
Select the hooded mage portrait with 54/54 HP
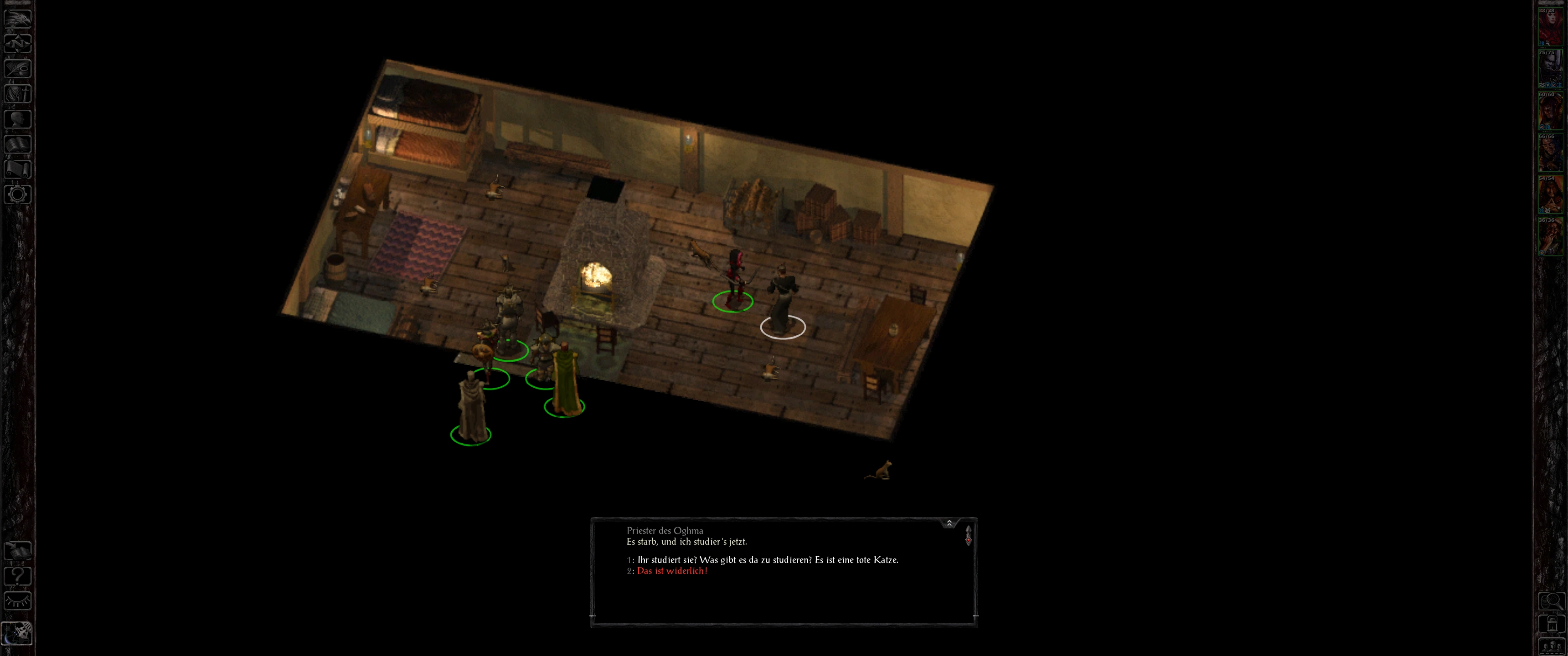tap(1550, 195)
